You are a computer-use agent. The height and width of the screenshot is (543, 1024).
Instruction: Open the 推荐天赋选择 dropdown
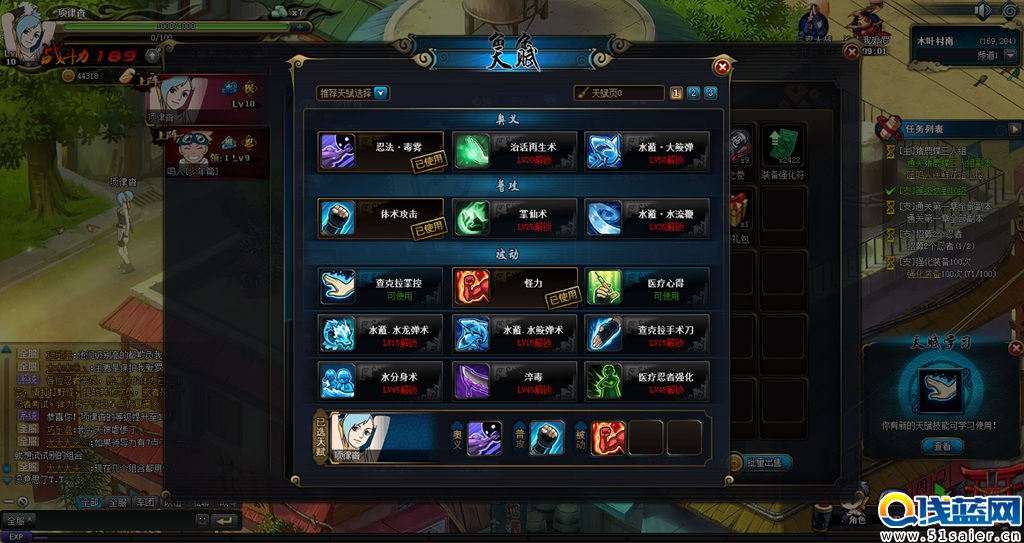coord(353,93)
